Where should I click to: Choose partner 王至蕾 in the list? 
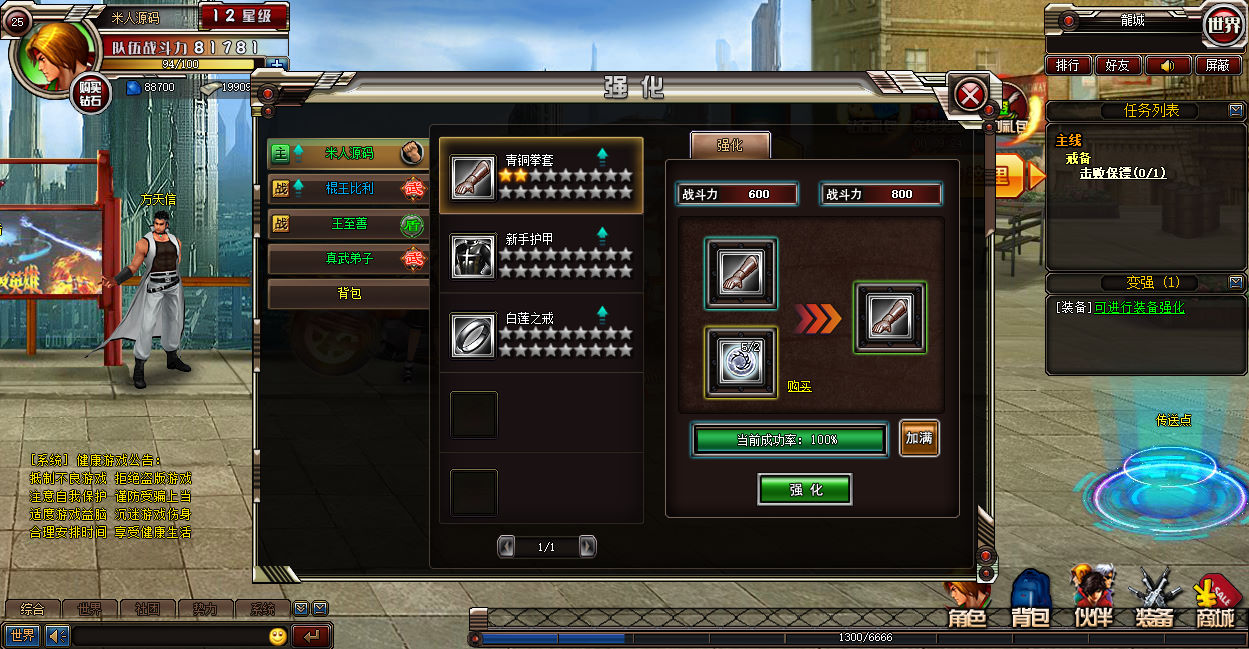(348, 225)
